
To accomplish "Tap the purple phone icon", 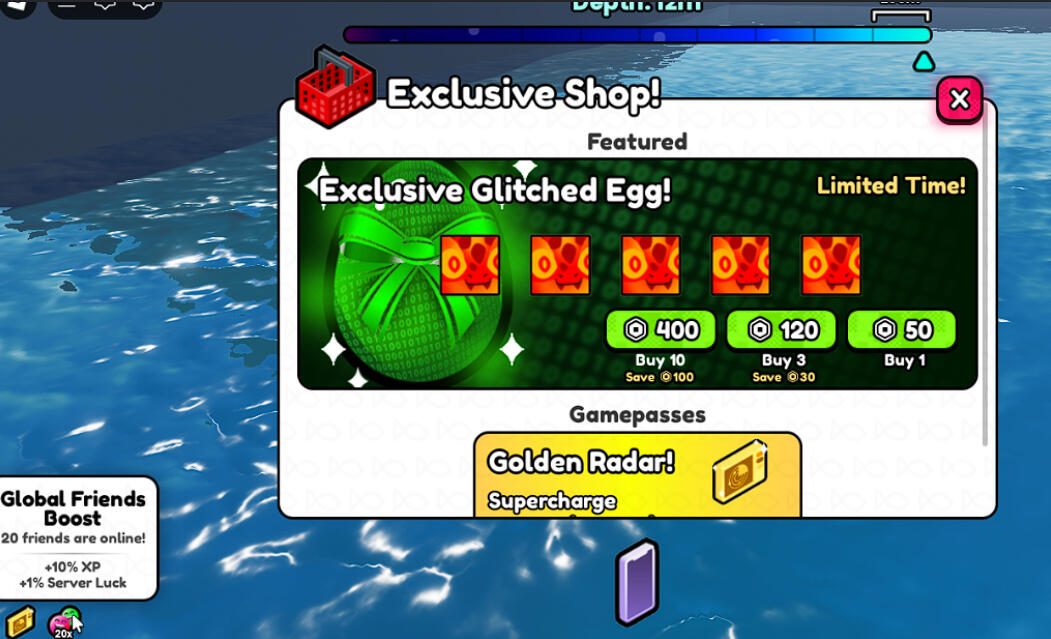I will click(636, 581).
